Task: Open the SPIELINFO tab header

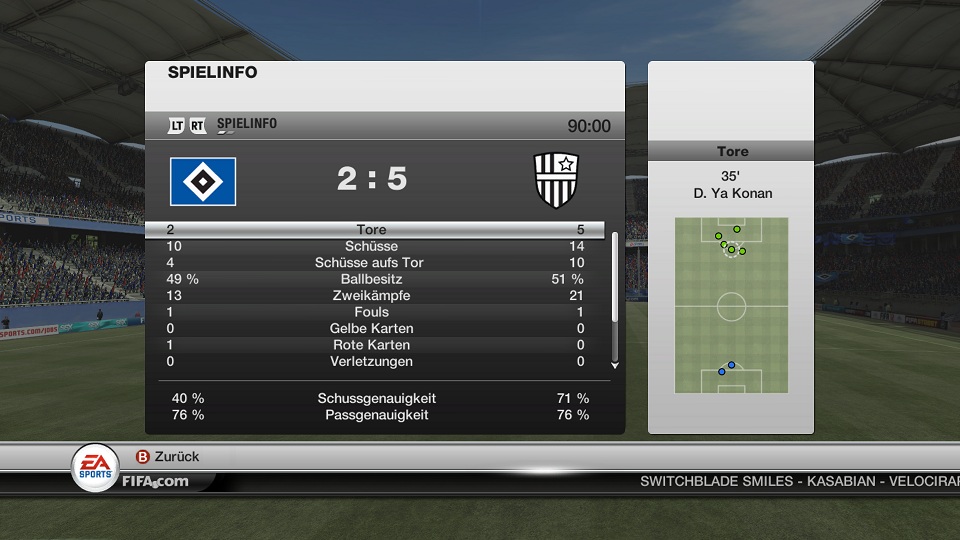Action: click(246, 124)
